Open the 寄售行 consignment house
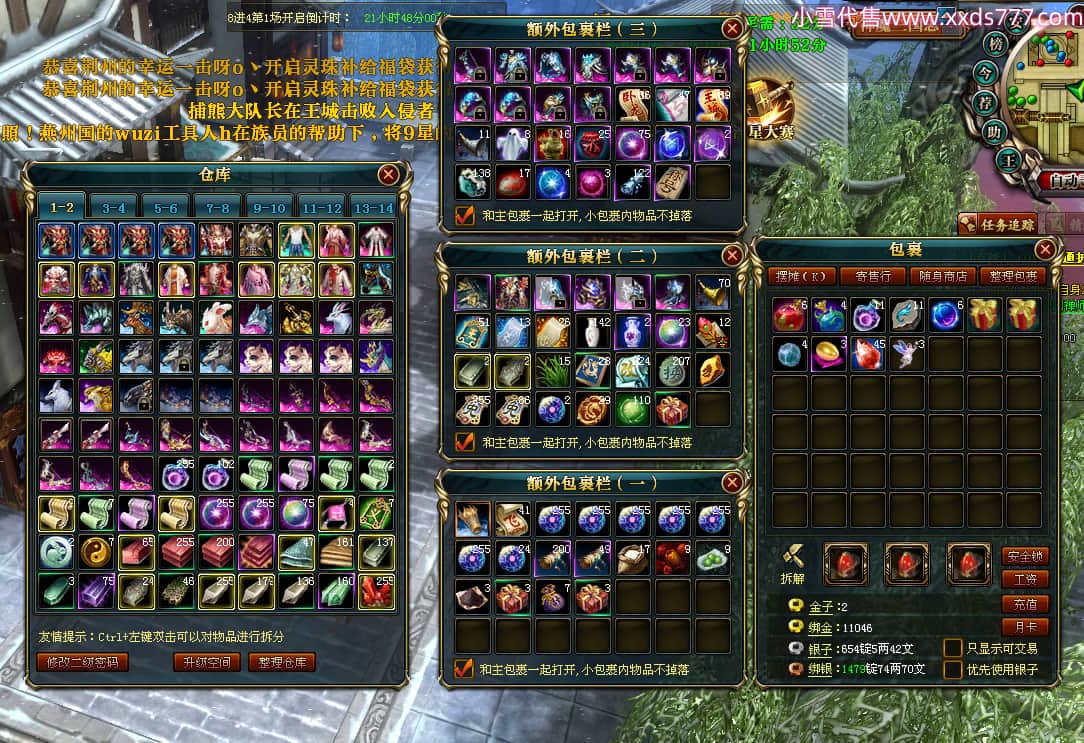This screenshot has width=1084, height=743. pyautogui.click(x=873, y=276)
